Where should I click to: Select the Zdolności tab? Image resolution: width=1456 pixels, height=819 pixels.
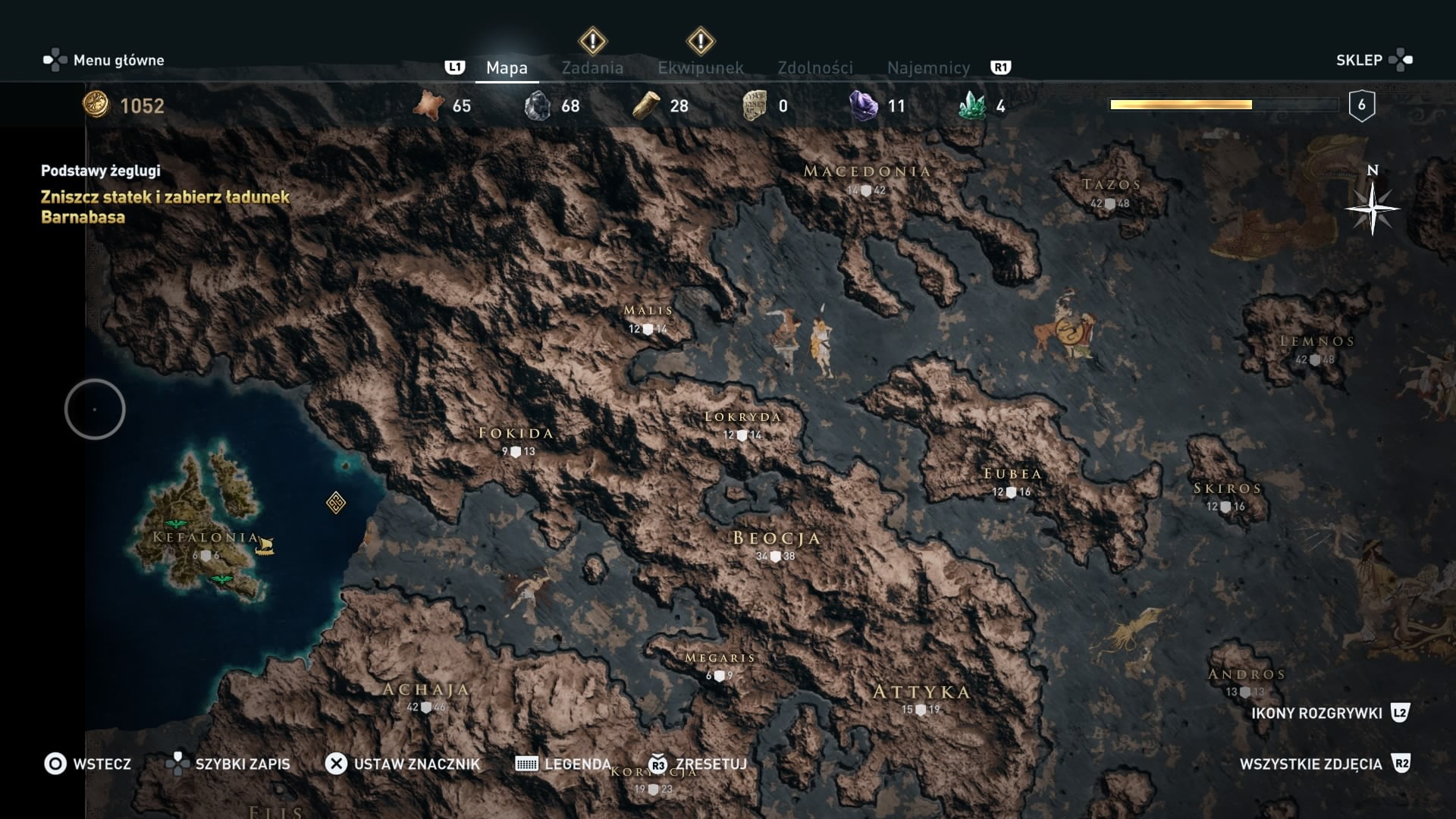coord(815,67)
